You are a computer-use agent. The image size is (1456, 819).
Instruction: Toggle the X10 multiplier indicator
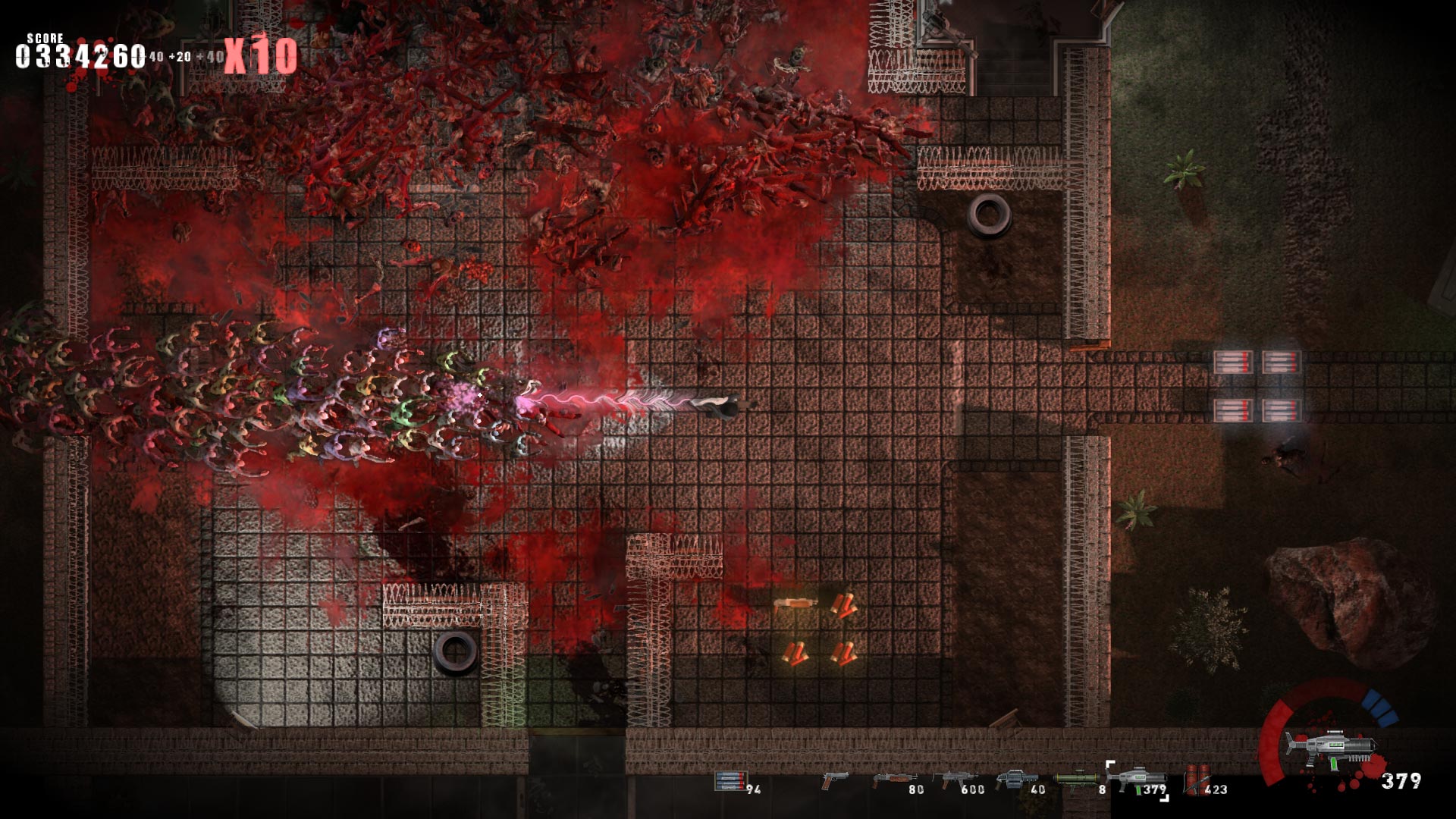pyautogui.click(x=259, y=51)
